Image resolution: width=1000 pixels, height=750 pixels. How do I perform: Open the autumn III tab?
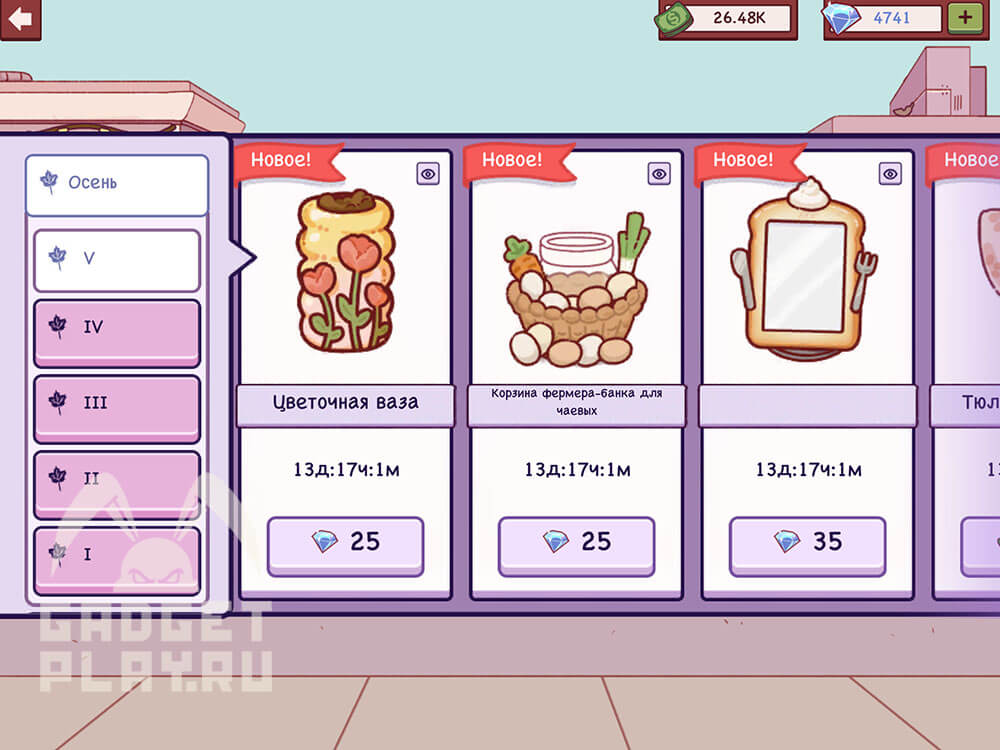tap(116, 405)
